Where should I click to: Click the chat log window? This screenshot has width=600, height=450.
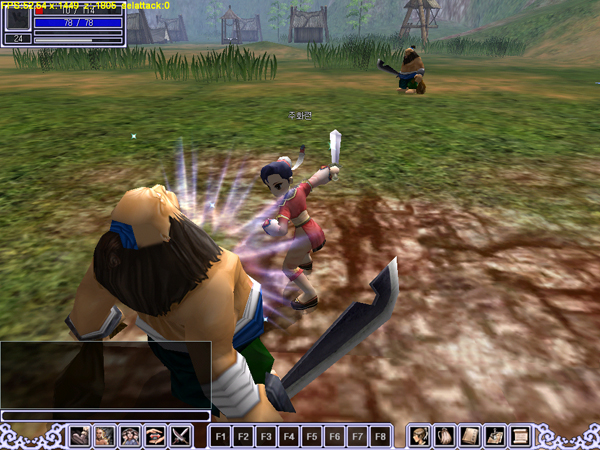tap(105, 374)
